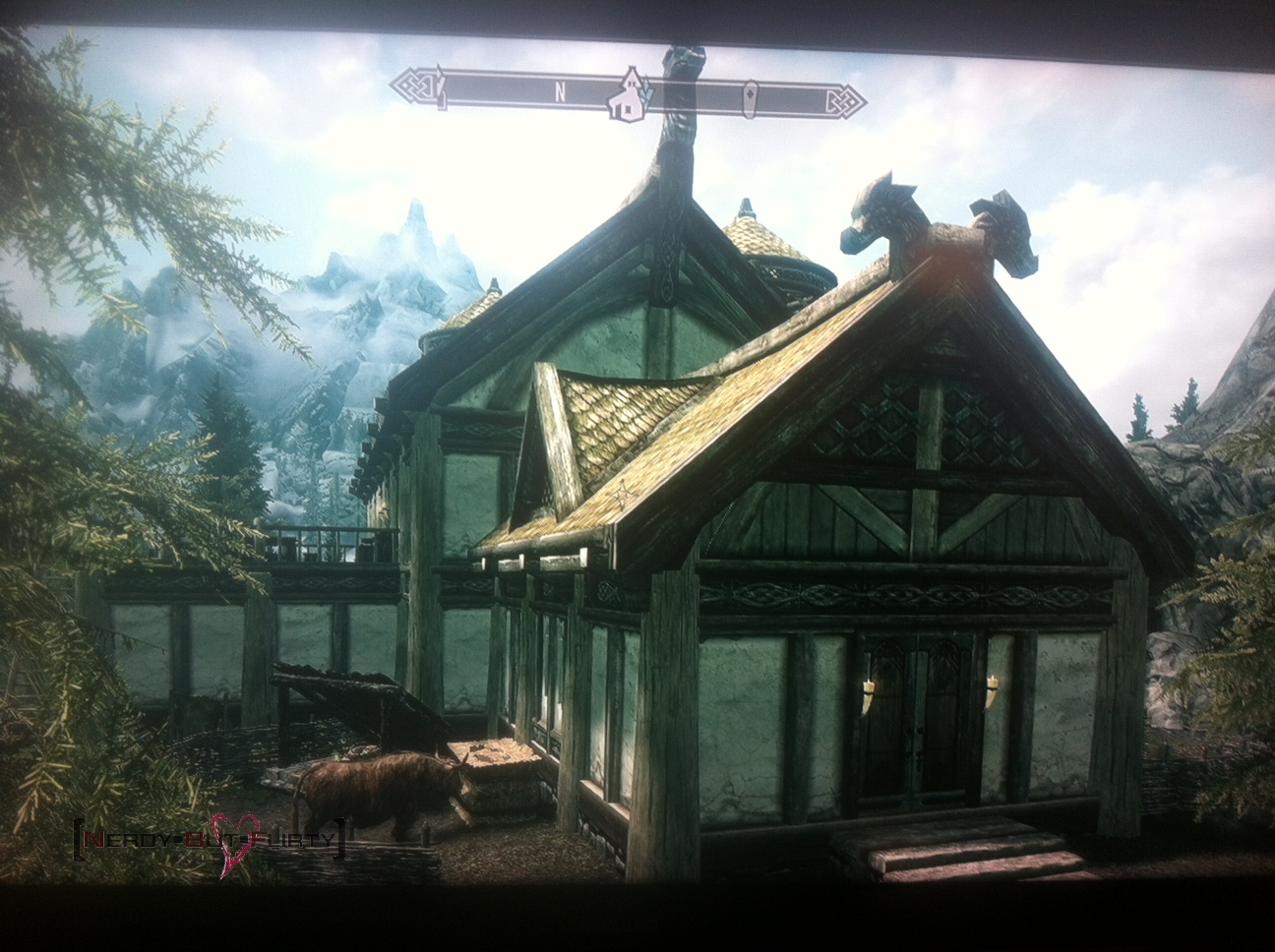Select the standing stone marker on the compass
This screenshot has width=1275, height=952.
tap(751, 96)
